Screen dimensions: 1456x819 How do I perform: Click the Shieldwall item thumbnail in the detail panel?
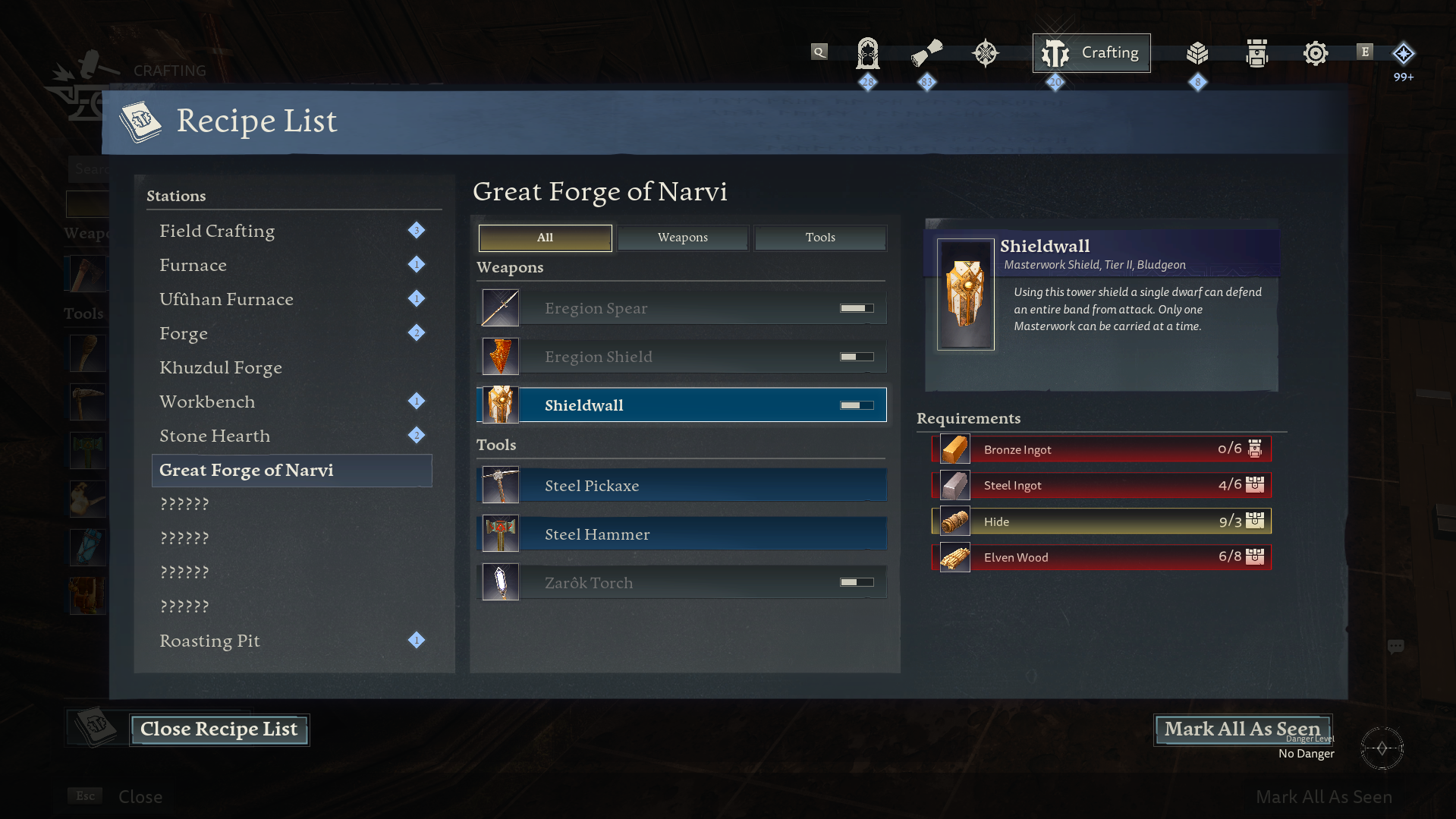(964, 295)
